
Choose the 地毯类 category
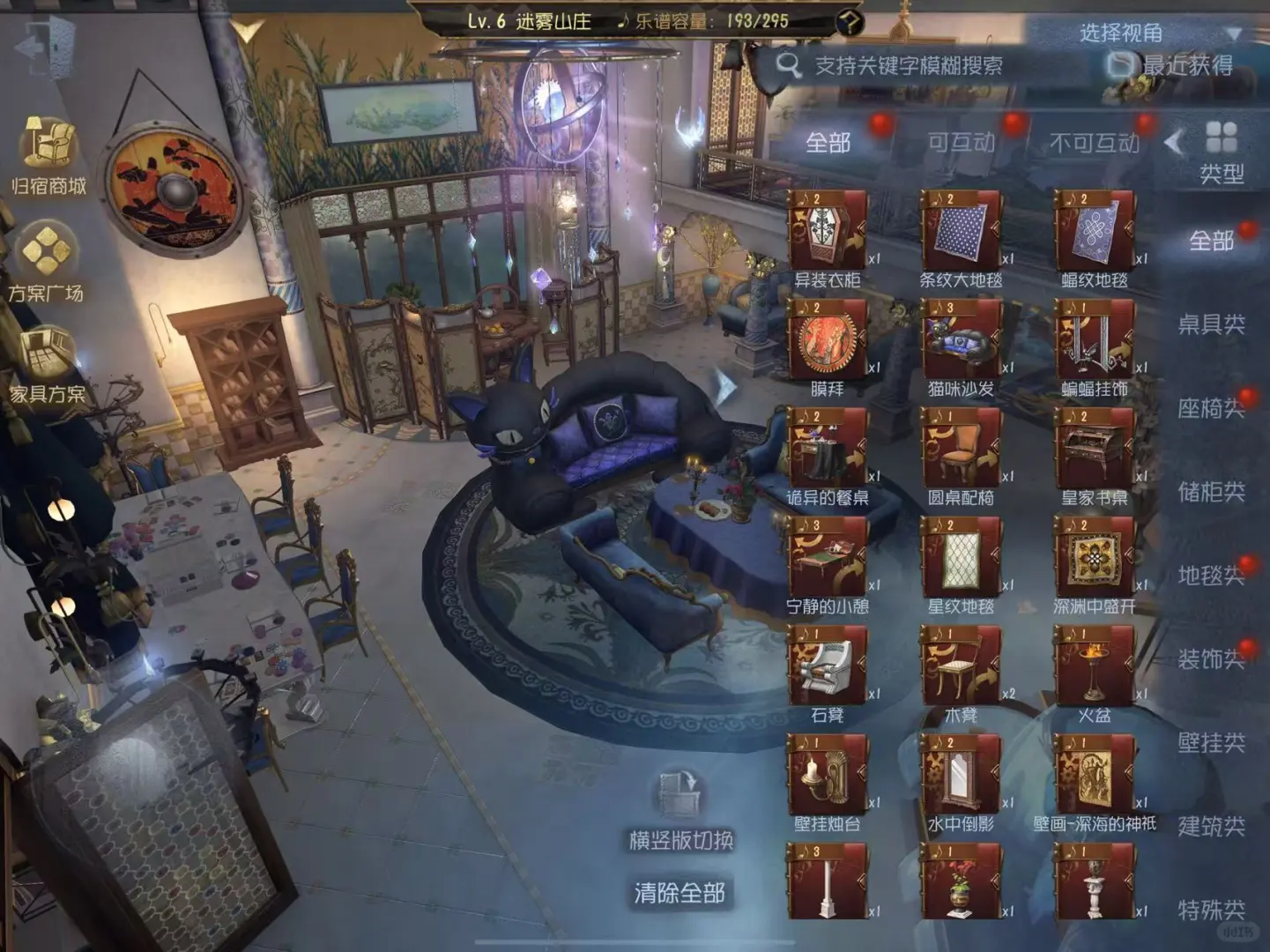click(1211, 576)
